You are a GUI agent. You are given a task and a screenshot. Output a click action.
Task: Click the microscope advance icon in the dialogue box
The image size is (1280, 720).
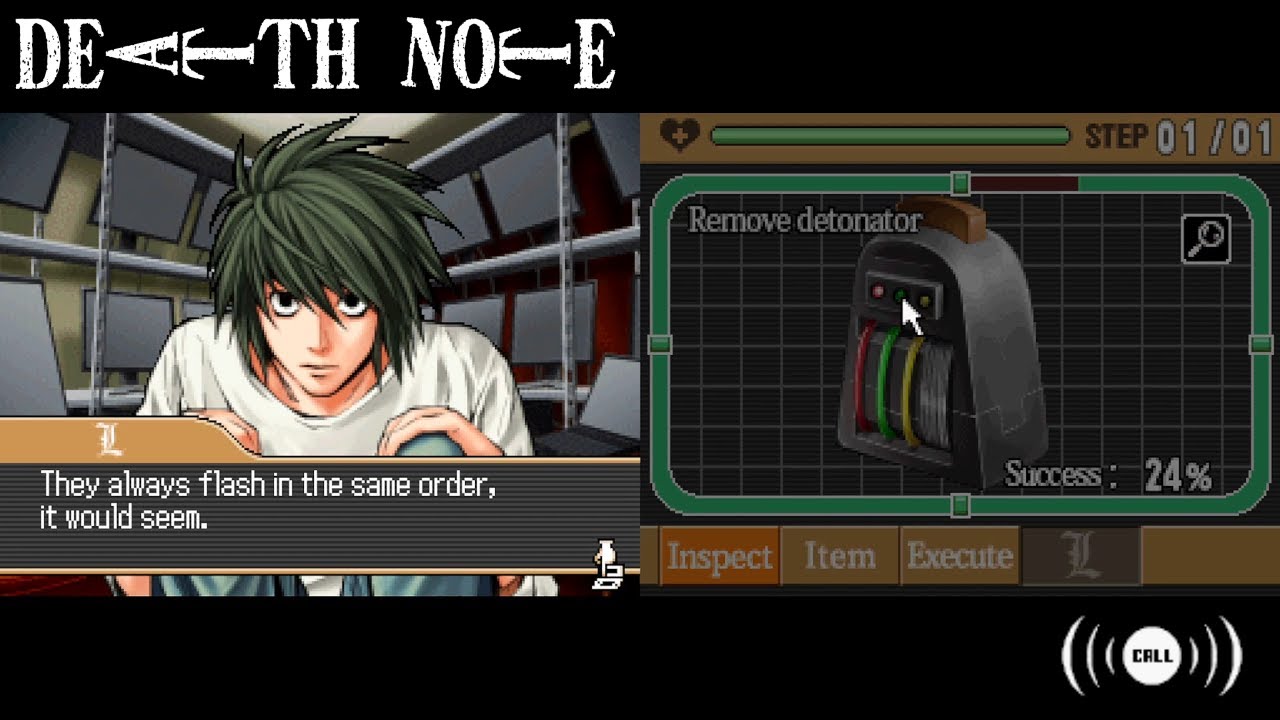coord(607,563)
